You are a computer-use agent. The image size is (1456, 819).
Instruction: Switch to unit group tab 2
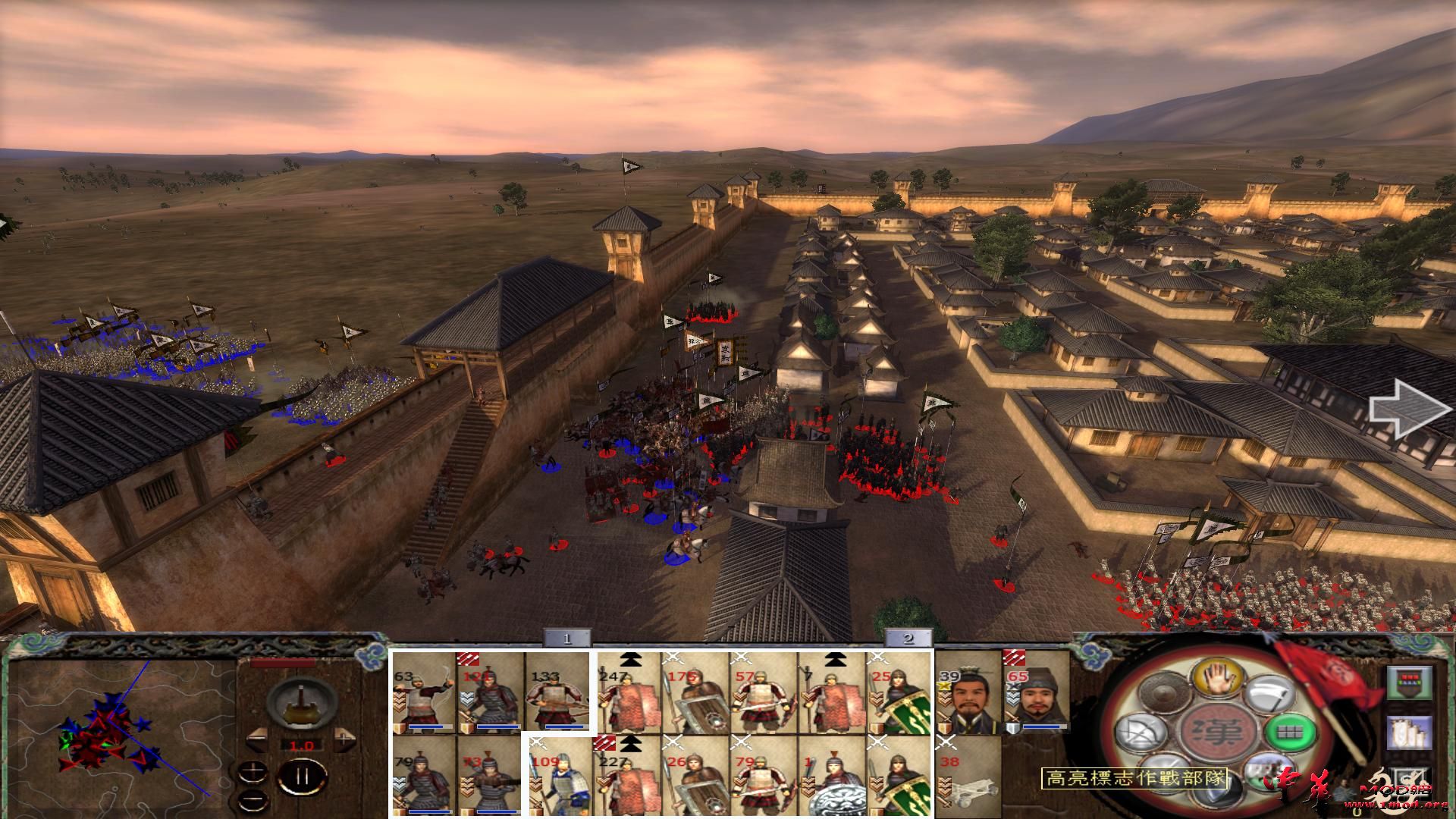coord(907,639)
